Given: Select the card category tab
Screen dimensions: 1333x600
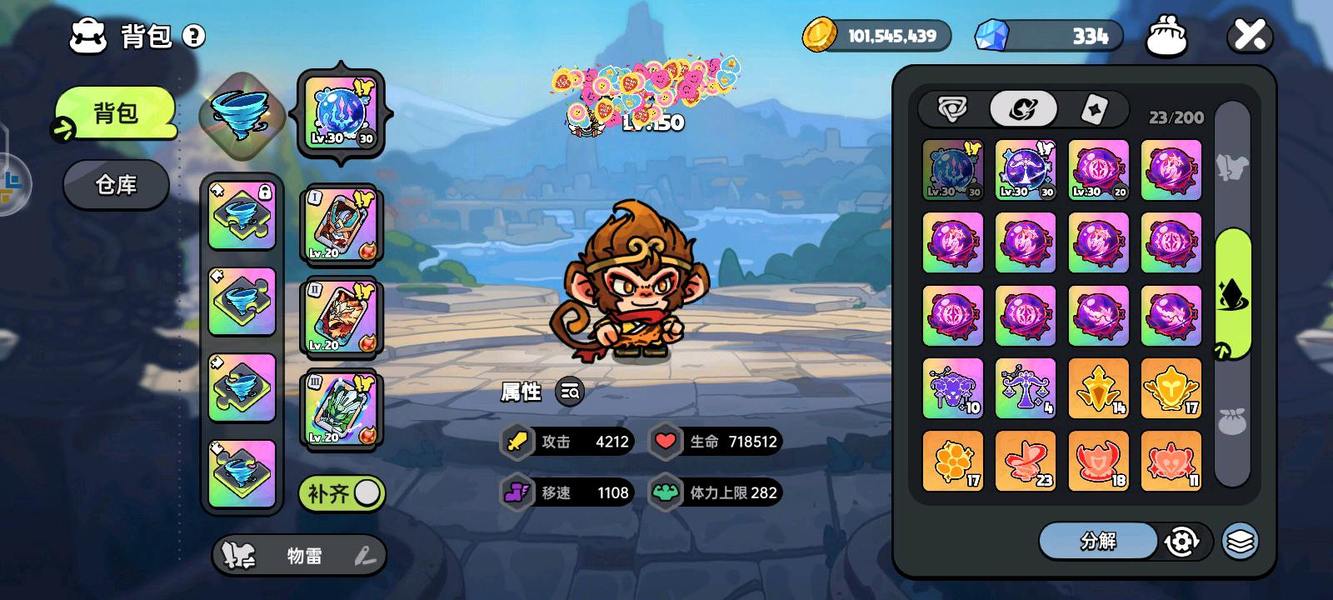Looking at the screenshot, I should pyautogui.click(x=1093, y=109).
